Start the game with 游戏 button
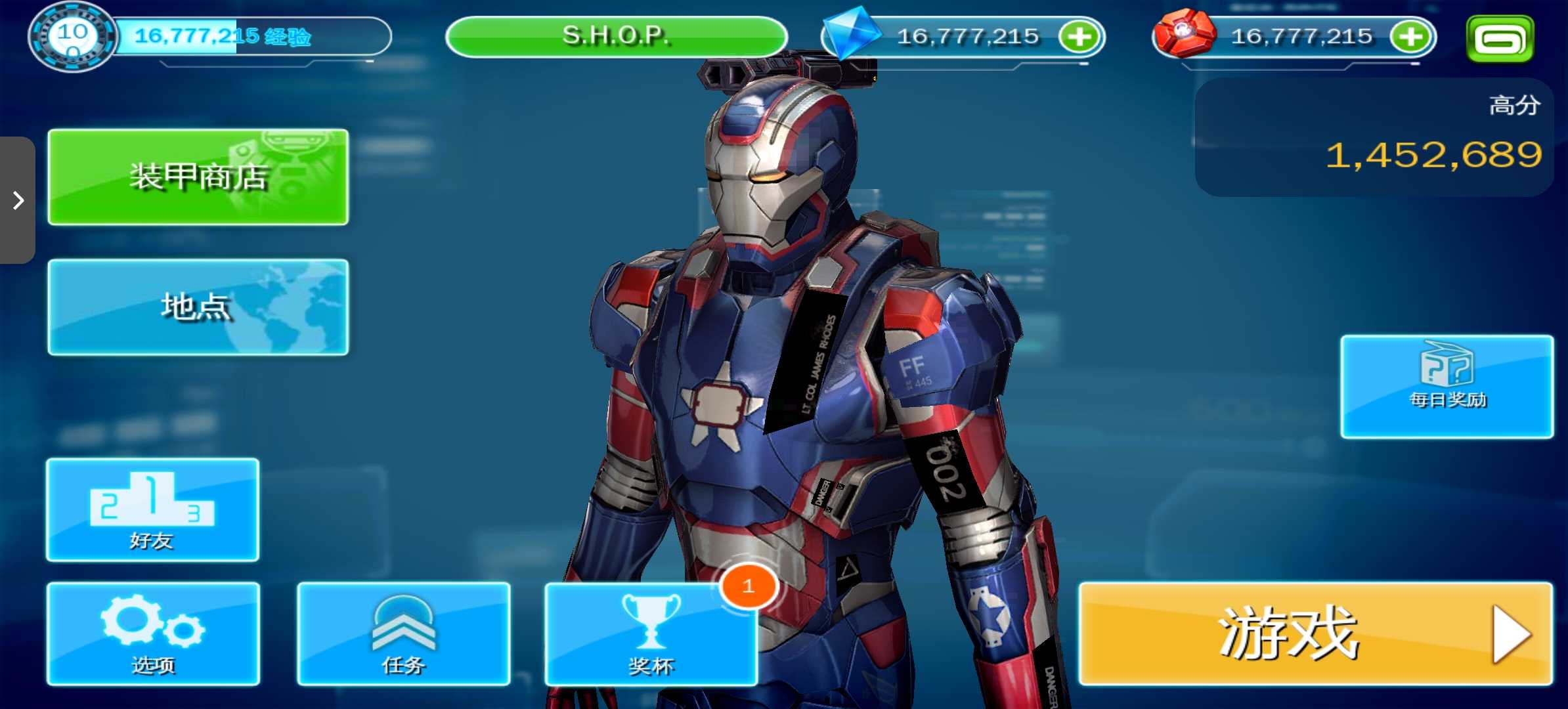This screenshot has height=709, width=1568. [1315, 634]
